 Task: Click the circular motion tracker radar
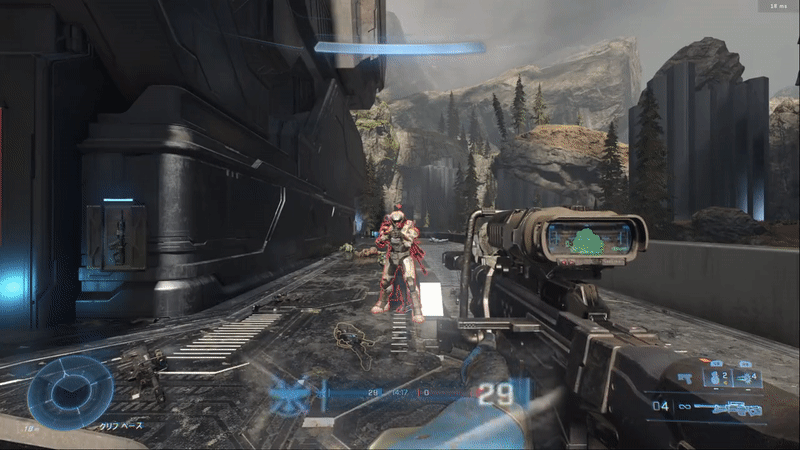coord(70,393)
